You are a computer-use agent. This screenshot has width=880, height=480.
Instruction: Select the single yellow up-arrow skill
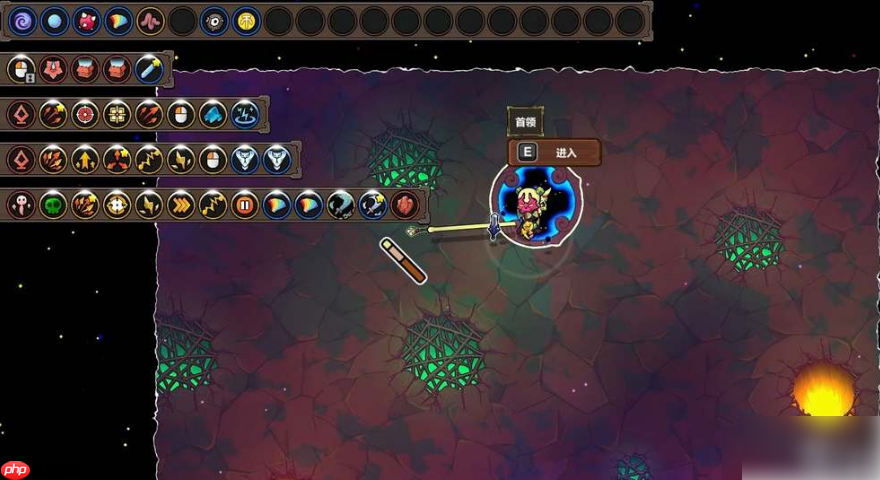pyautogui.click(x=85, y=159)
